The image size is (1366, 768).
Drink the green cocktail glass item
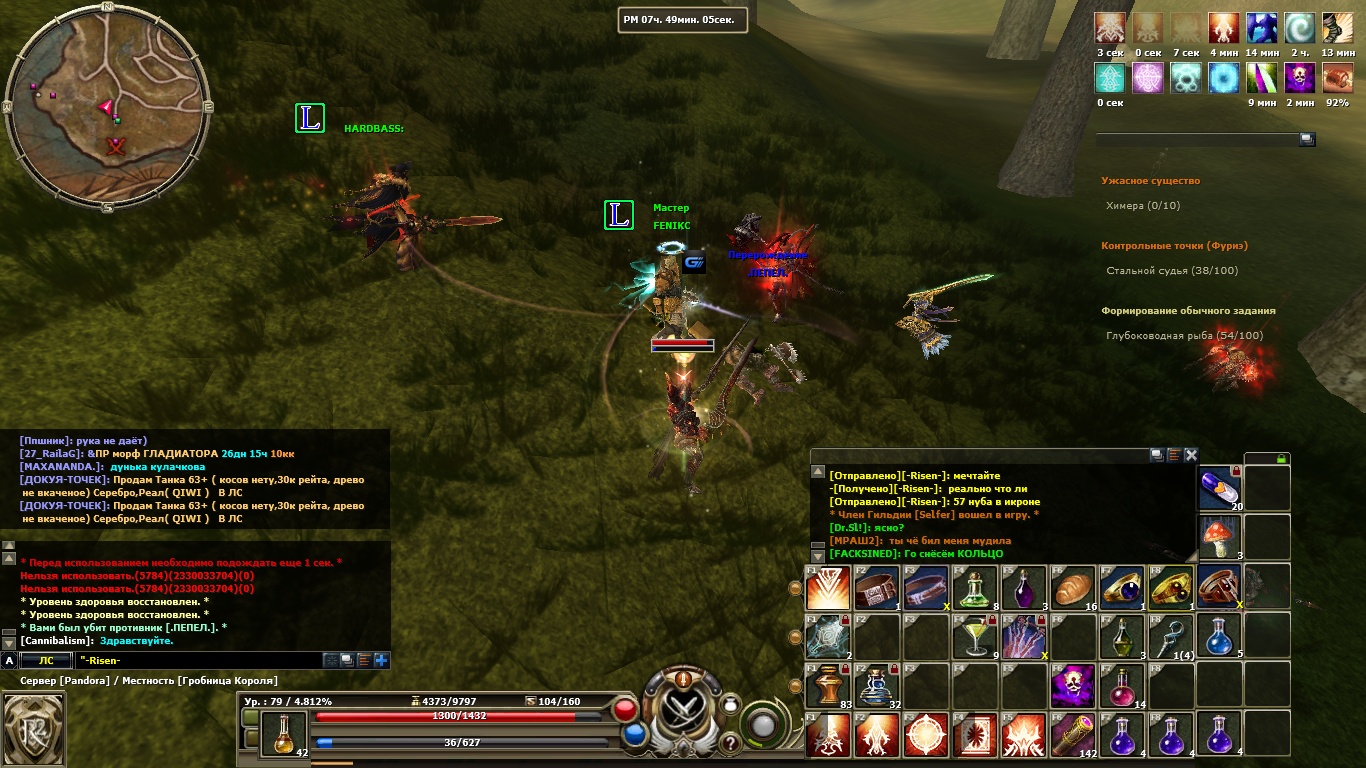(x=976, y=635)
